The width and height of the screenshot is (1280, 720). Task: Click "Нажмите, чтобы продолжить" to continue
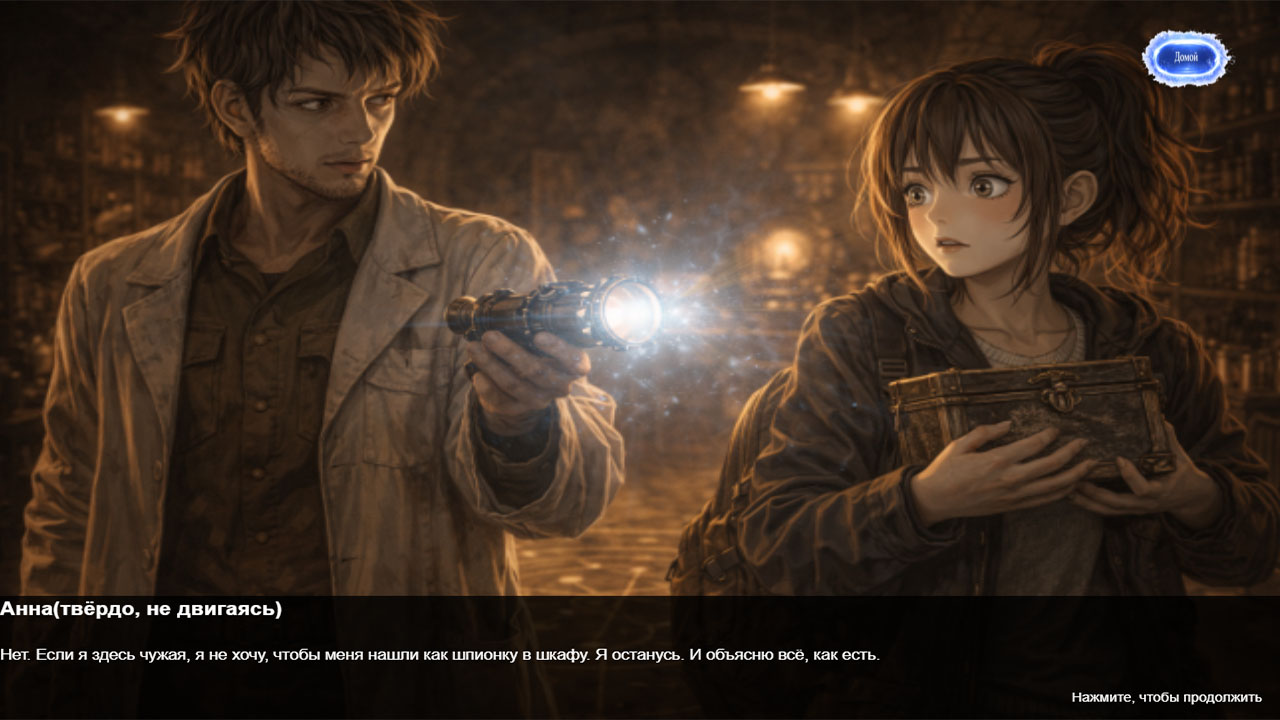(1166, 697)
